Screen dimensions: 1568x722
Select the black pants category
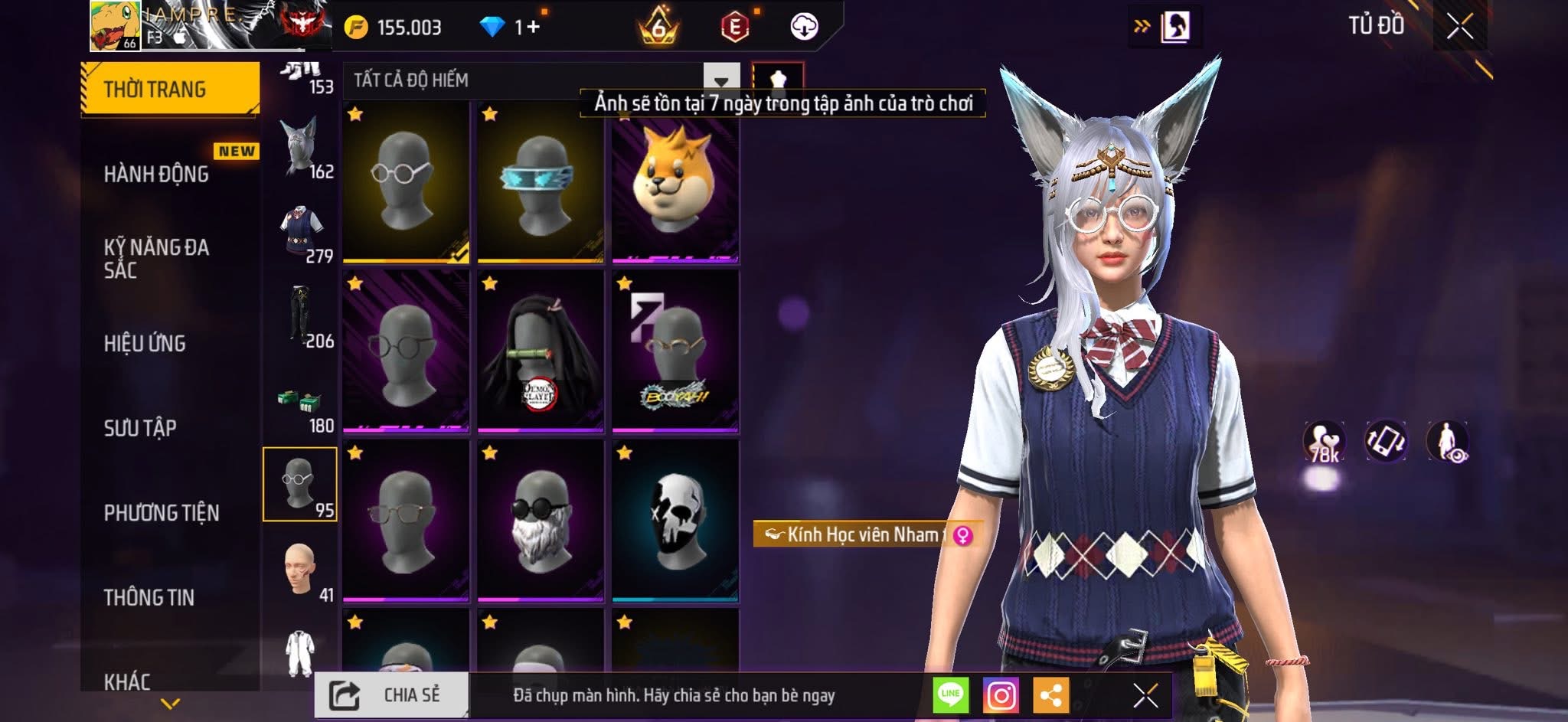point(299,317)
